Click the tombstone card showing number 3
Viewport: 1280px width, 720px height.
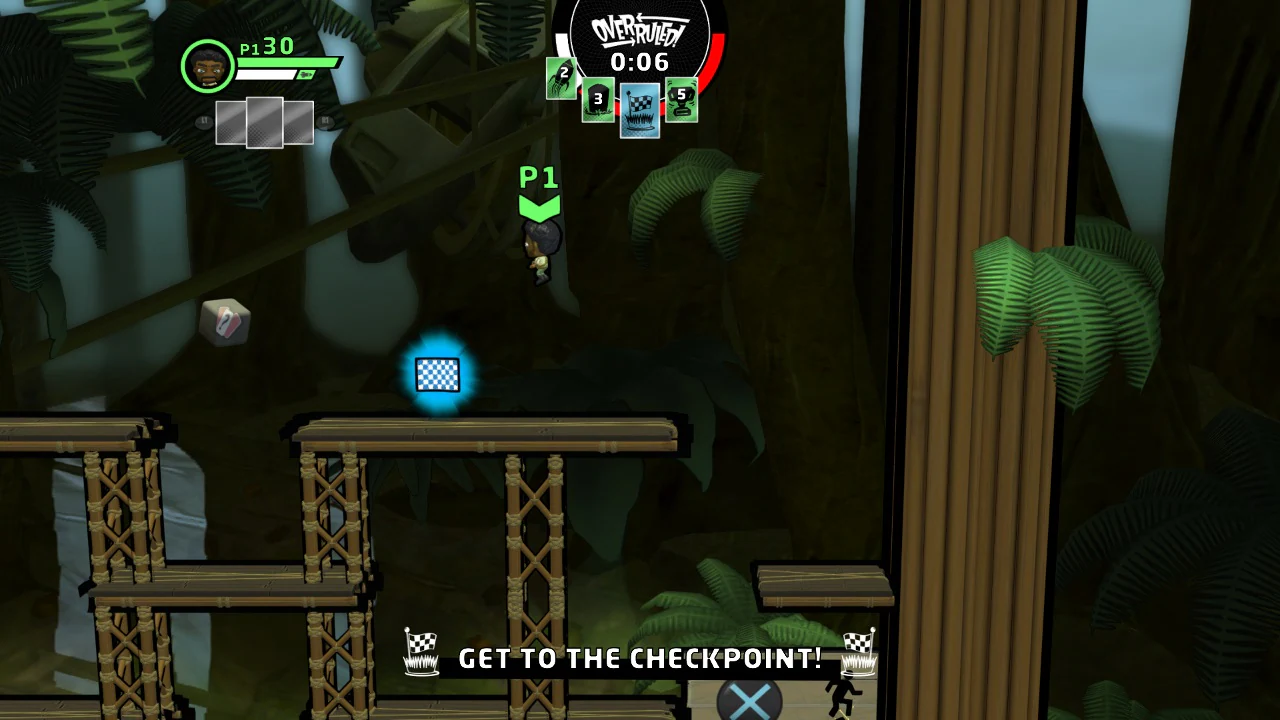598,101
